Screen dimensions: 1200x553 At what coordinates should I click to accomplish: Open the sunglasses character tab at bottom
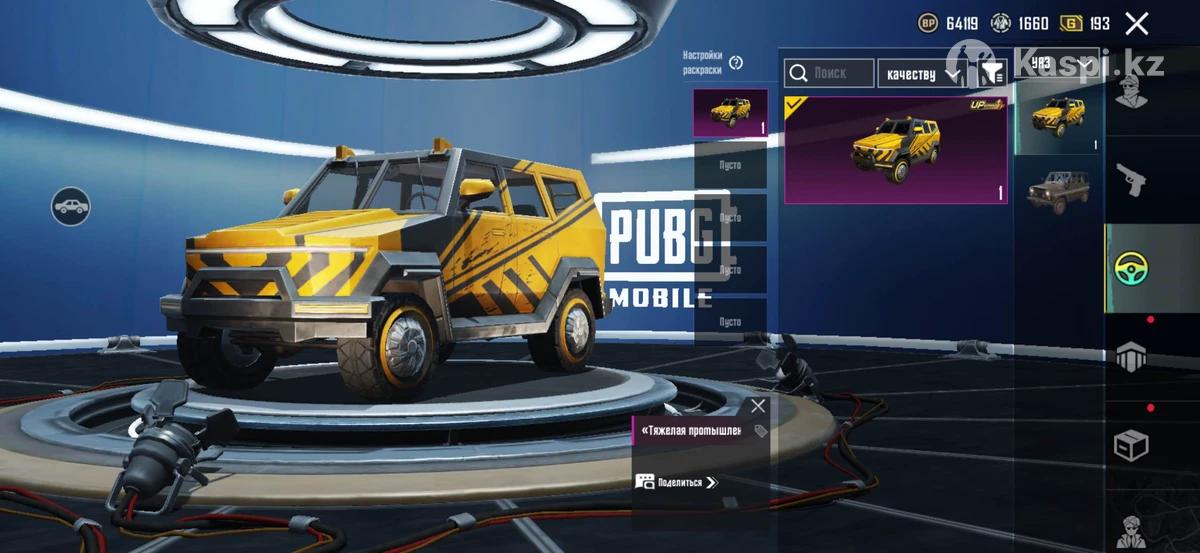[1131, 527]
